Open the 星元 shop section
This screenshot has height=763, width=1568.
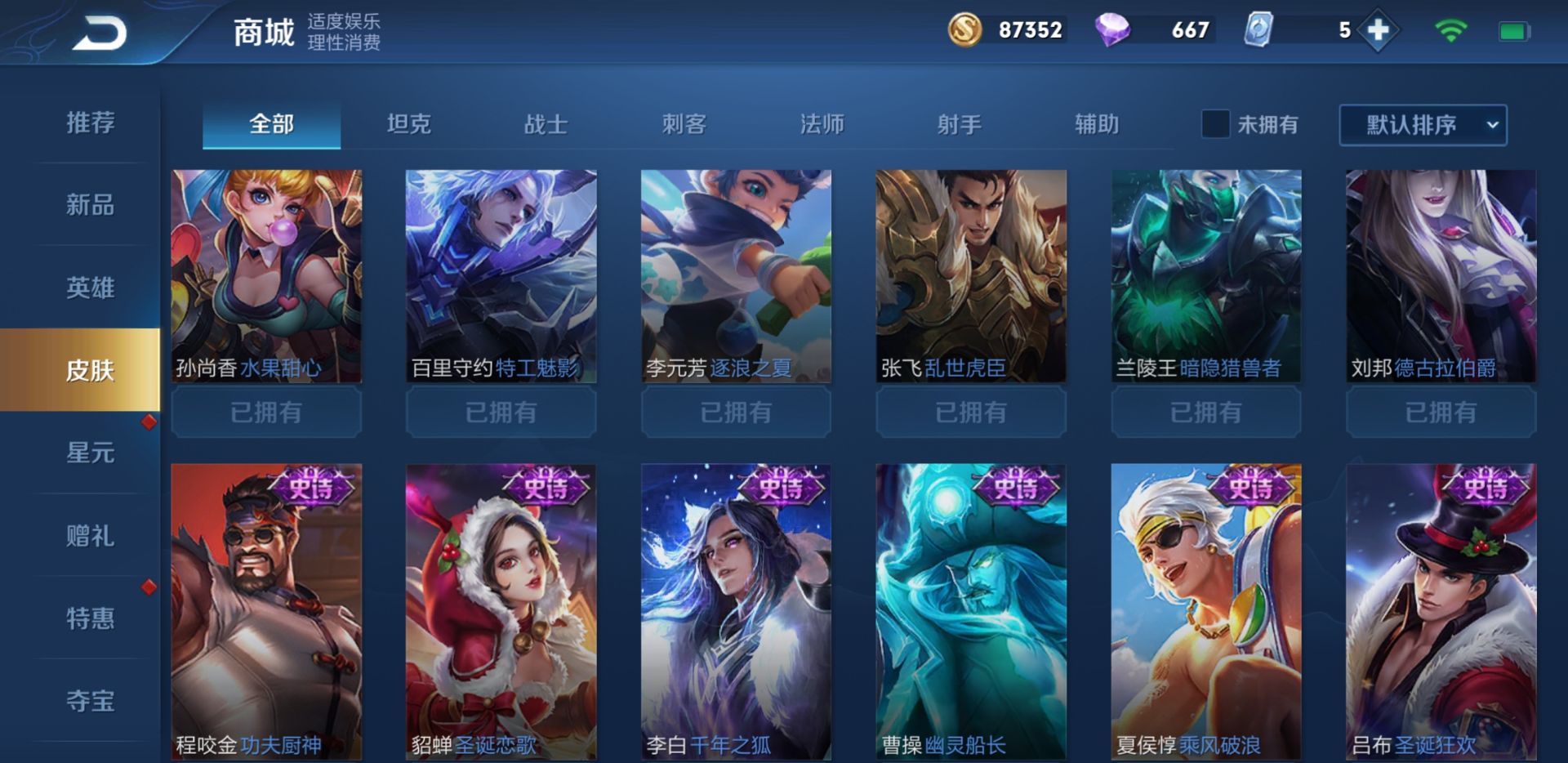pos(90,453)
